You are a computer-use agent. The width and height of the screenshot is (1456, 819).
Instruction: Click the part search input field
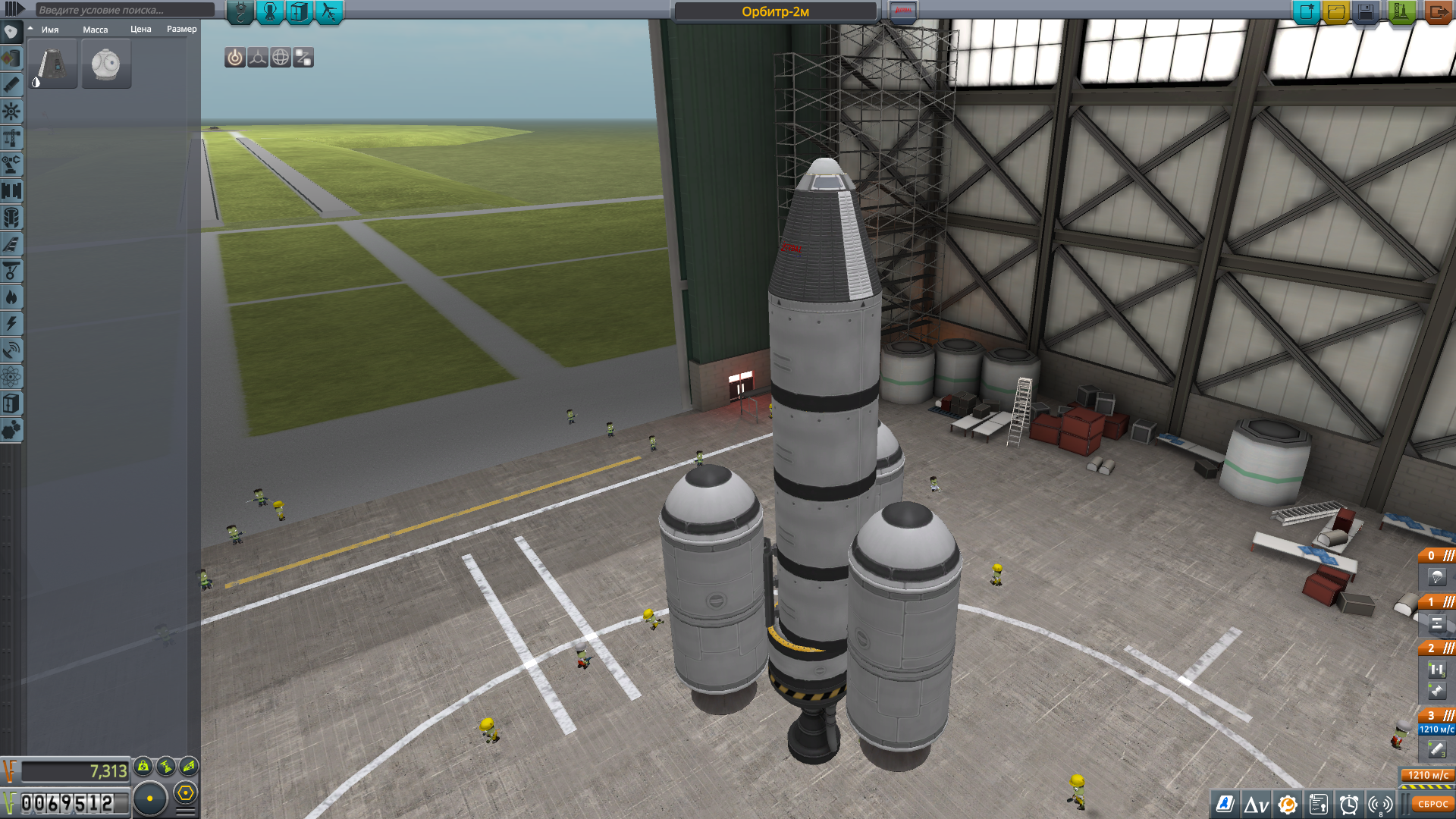[x=125, y=10]
